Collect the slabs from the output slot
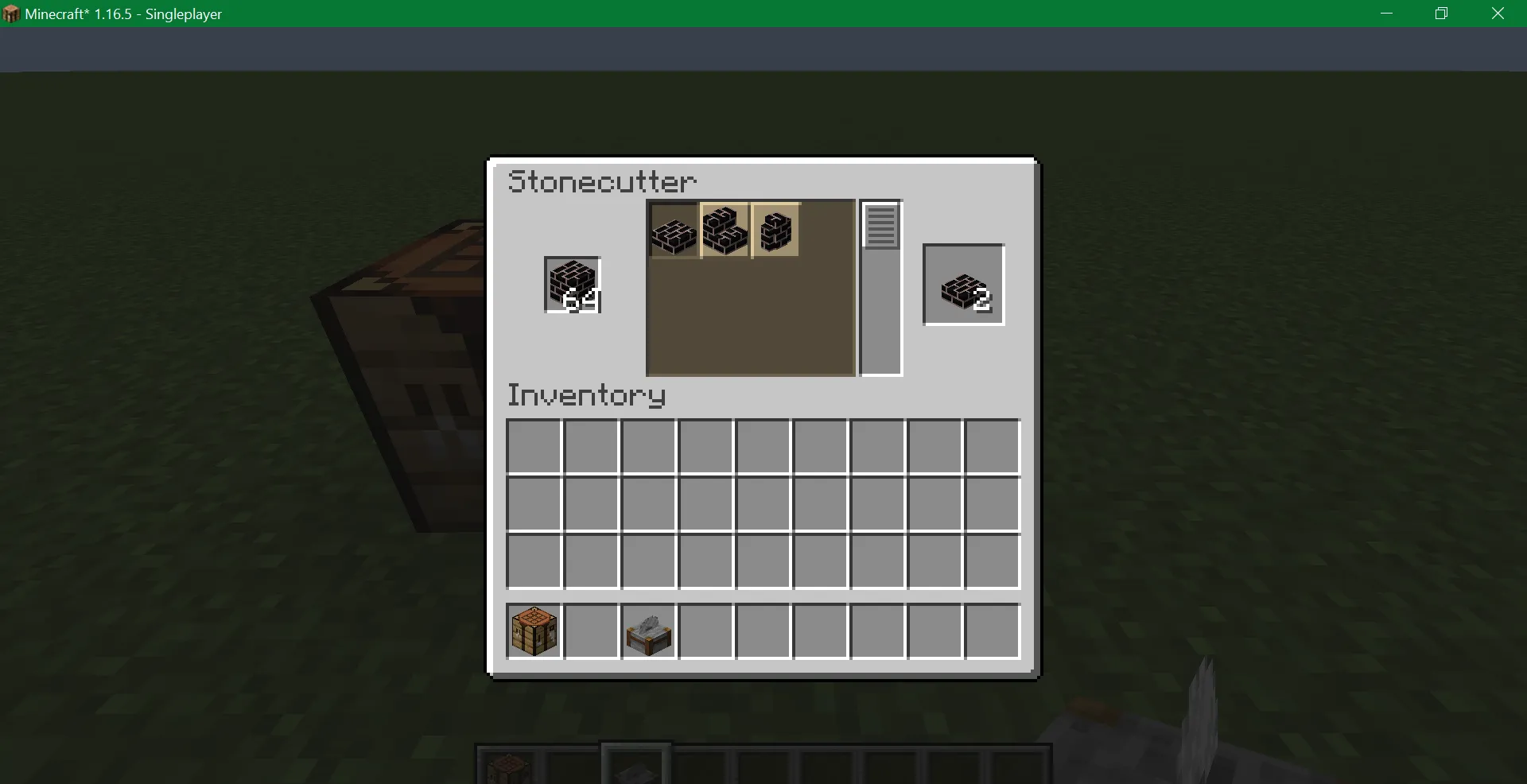The height and width of the screenshot is (784, 1527). (962, 285)
